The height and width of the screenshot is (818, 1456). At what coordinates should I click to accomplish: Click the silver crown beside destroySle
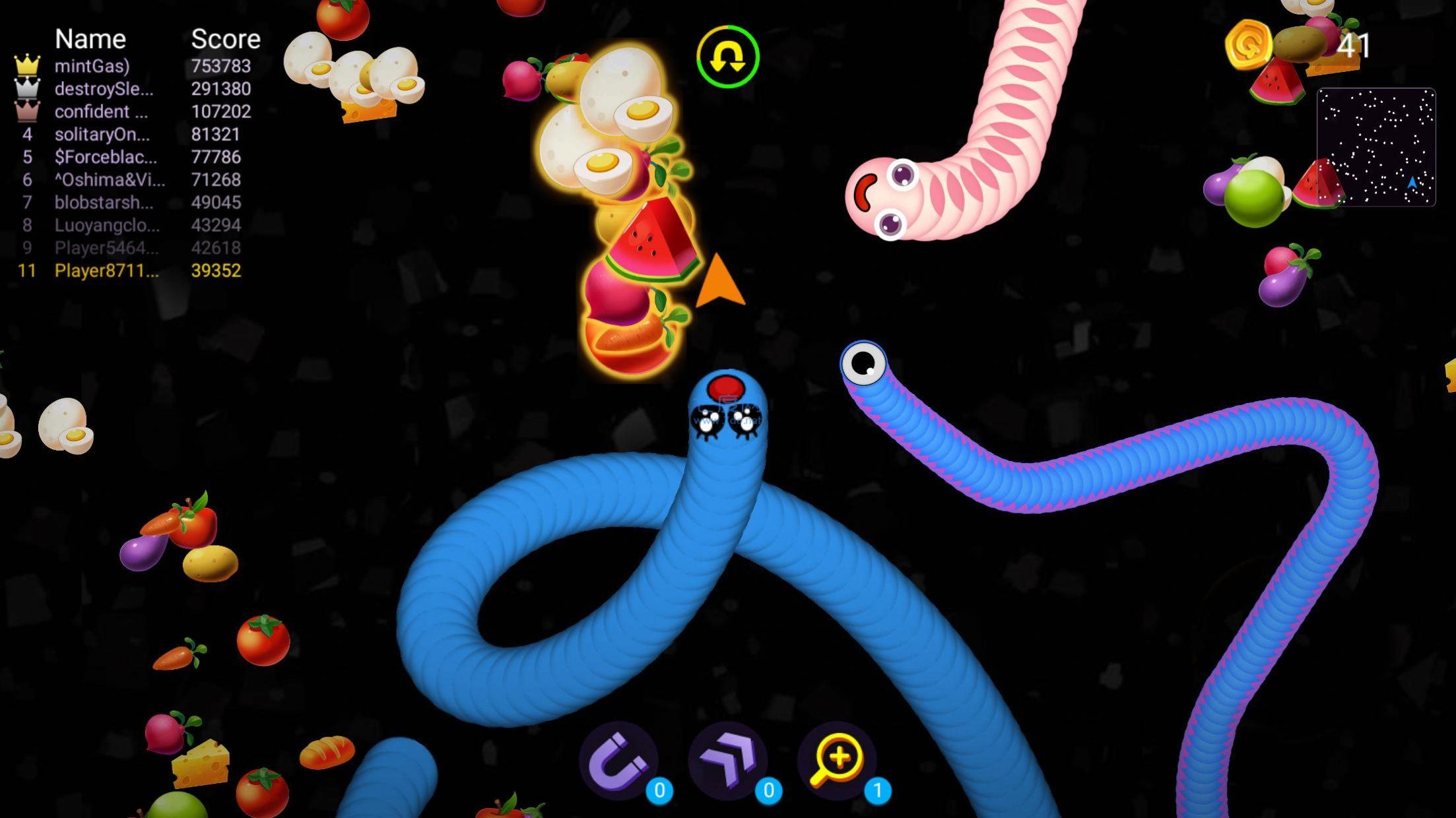(26, 89)
